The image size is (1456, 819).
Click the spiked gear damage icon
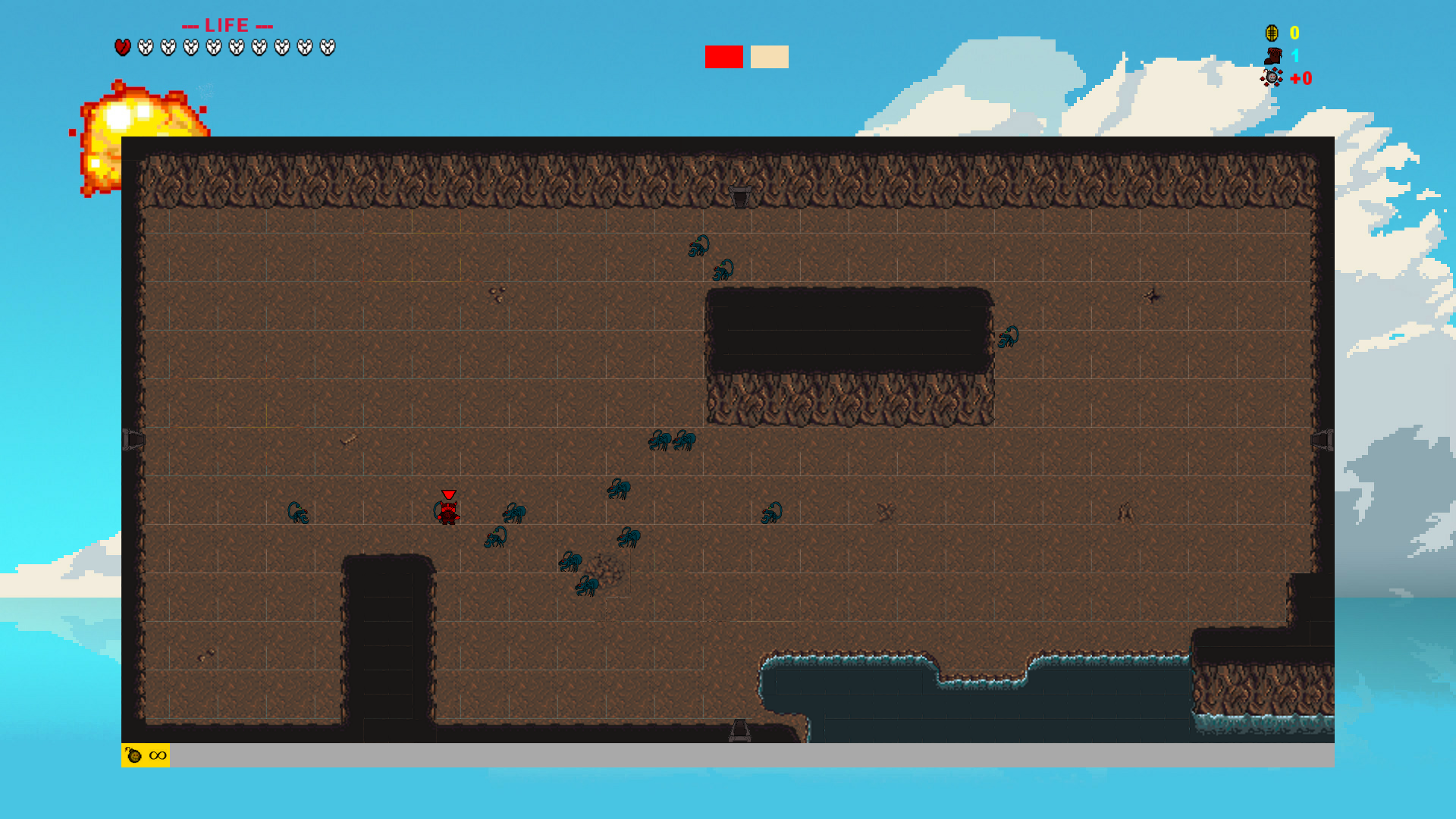tap(1272, 77)
